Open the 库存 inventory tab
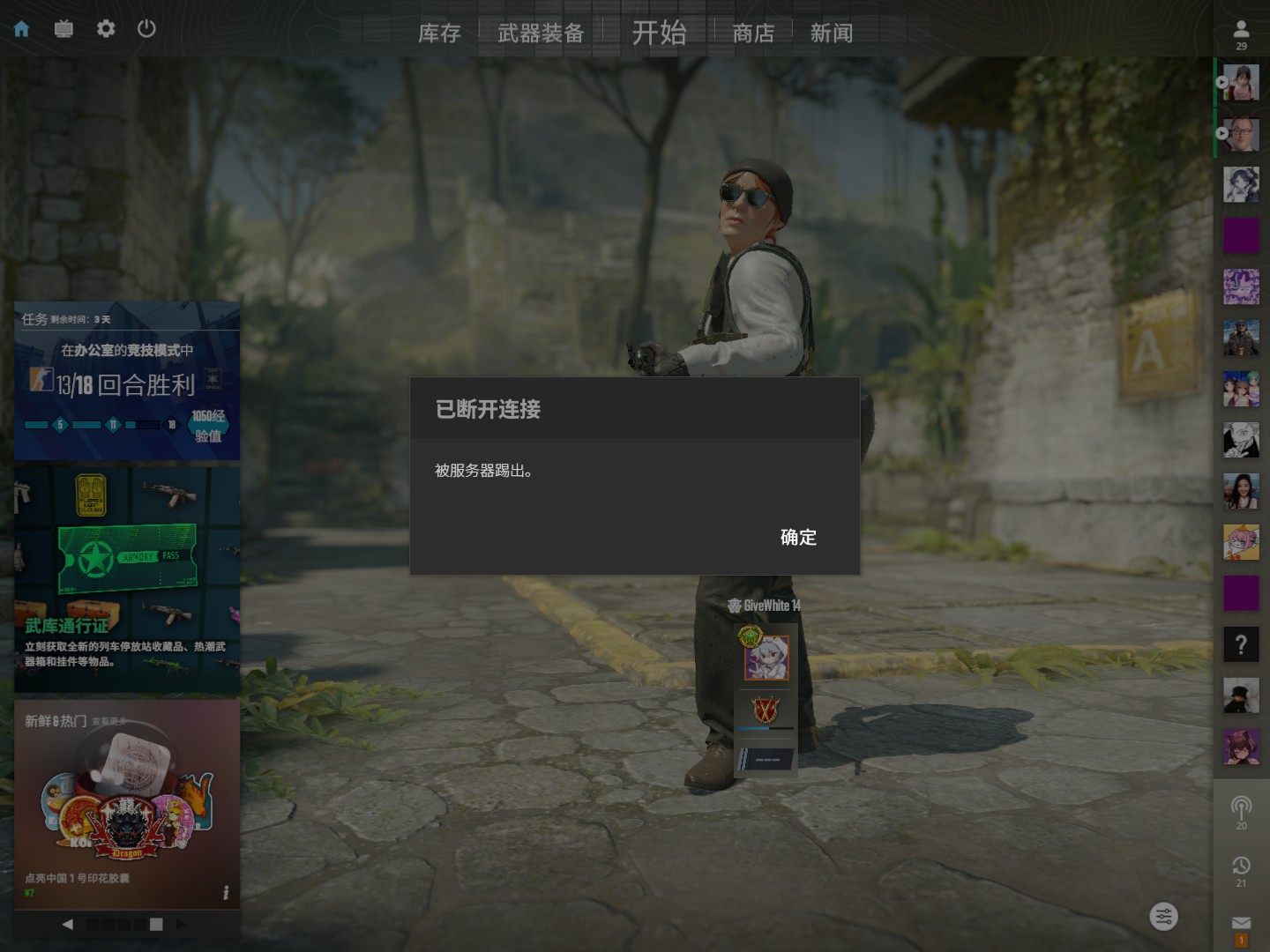This screenshot has height=952, width=1270. pyautogui.click(x=439, y=33)
